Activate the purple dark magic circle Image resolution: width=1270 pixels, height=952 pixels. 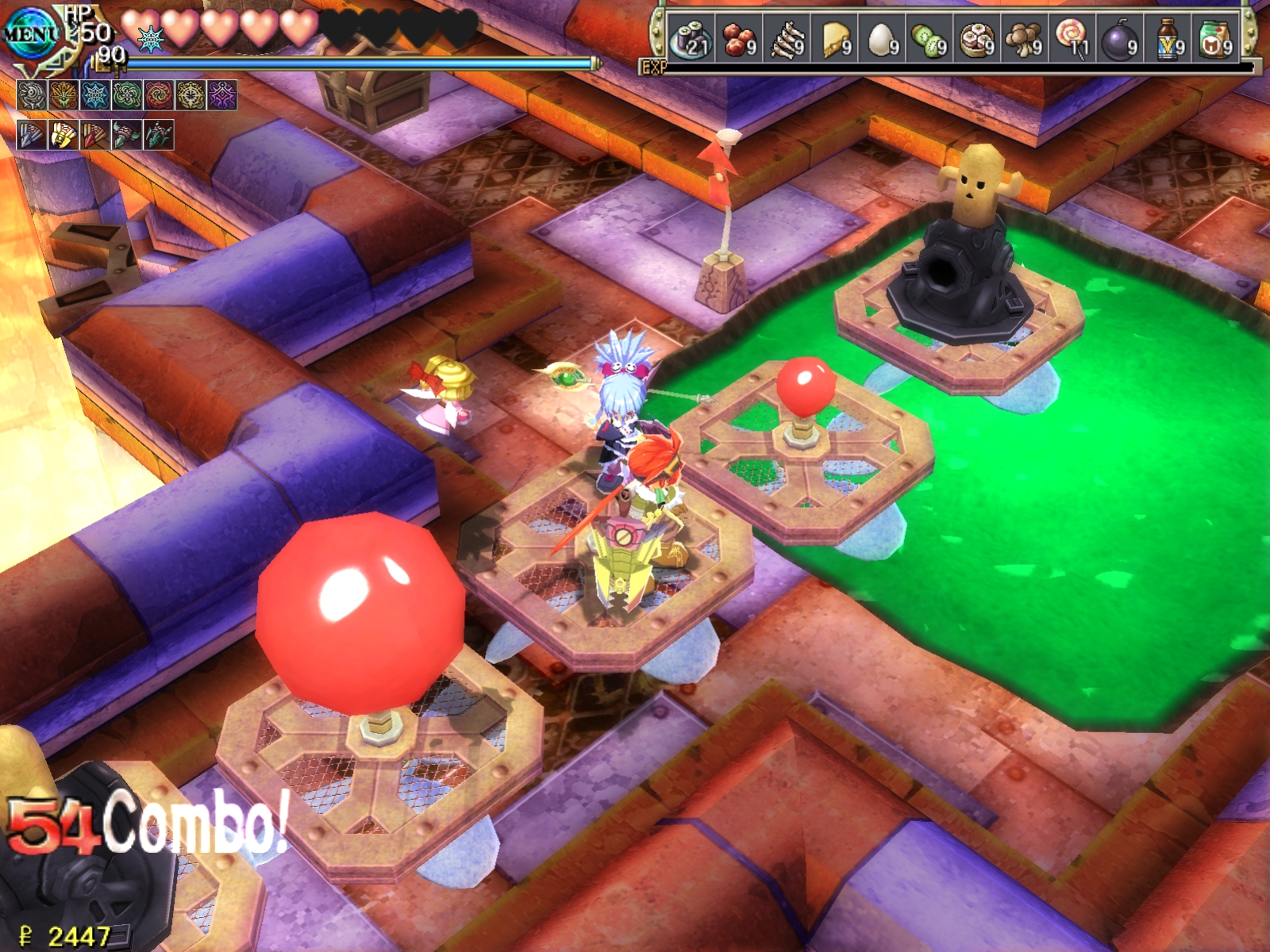coord(222,95)
